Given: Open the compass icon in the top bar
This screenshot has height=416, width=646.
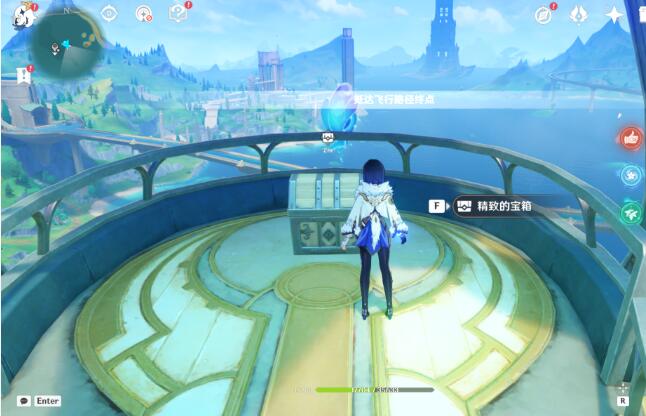Looking at the screenshot, I should 543,14.
